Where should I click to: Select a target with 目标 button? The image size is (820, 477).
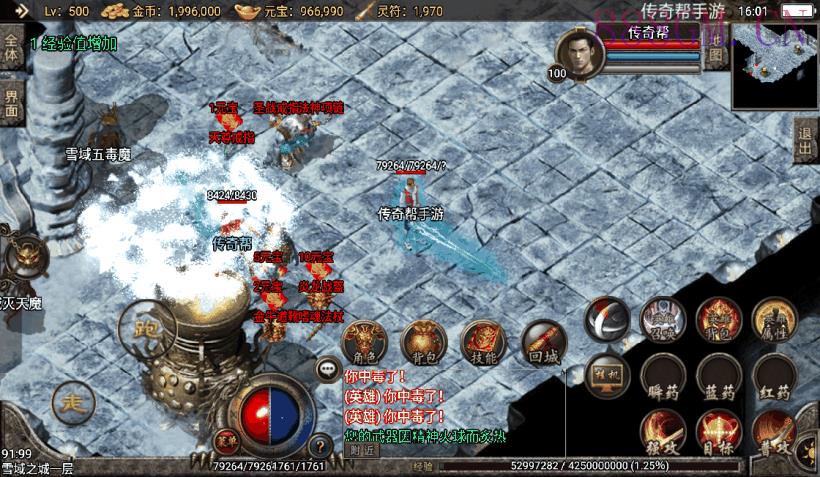click(719, 432)
